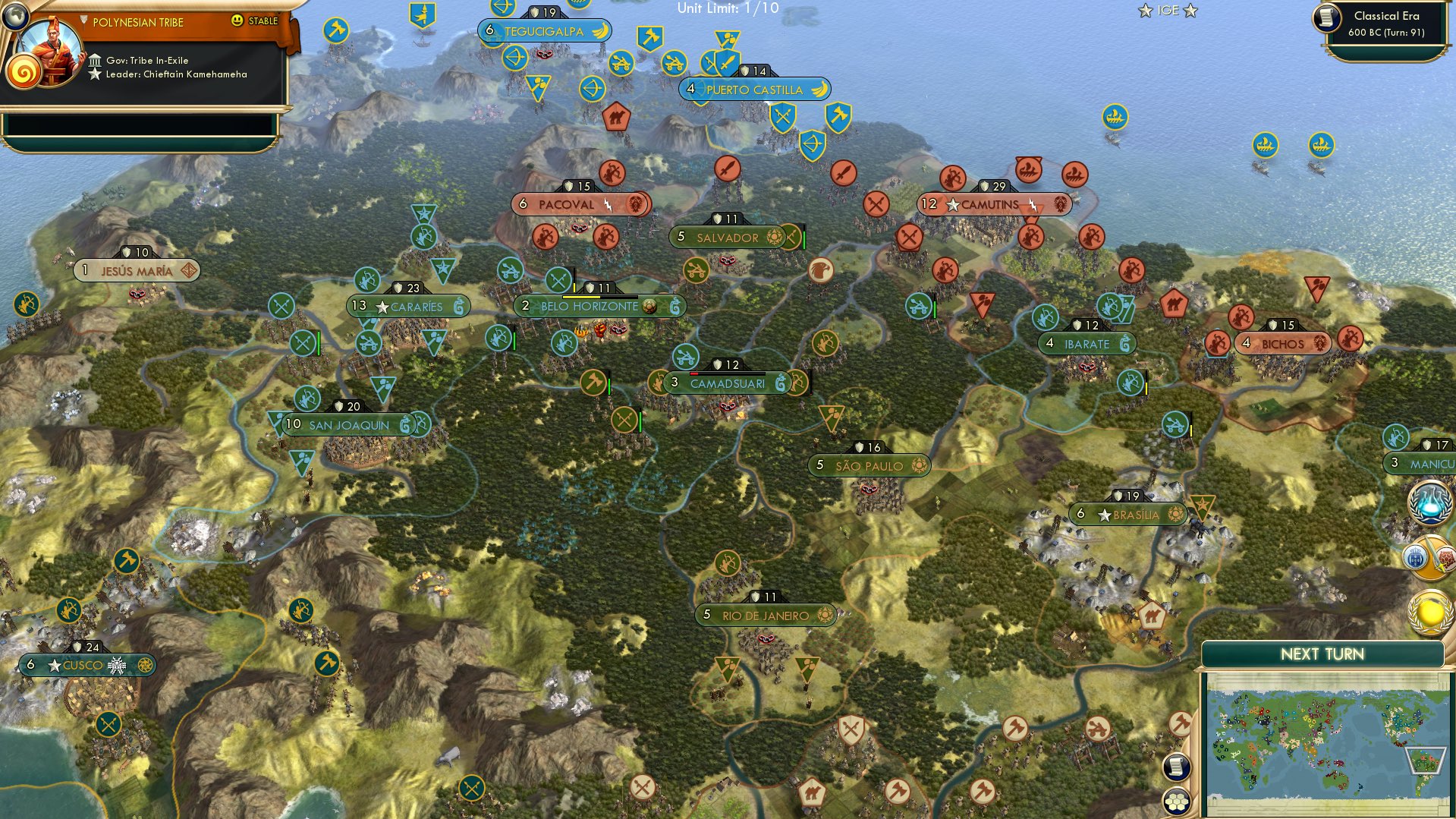The width and height of the screenshot is (1456, 819).
Task: Open the glowing blue flask notification
Action: [x=1429, y=504]
